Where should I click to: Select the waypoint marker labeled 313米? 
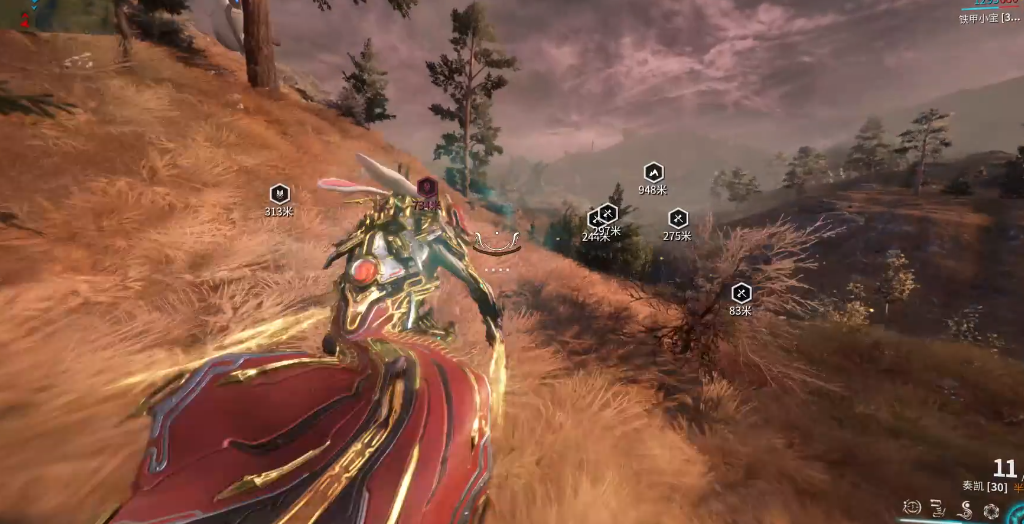[x=280, y=194]
